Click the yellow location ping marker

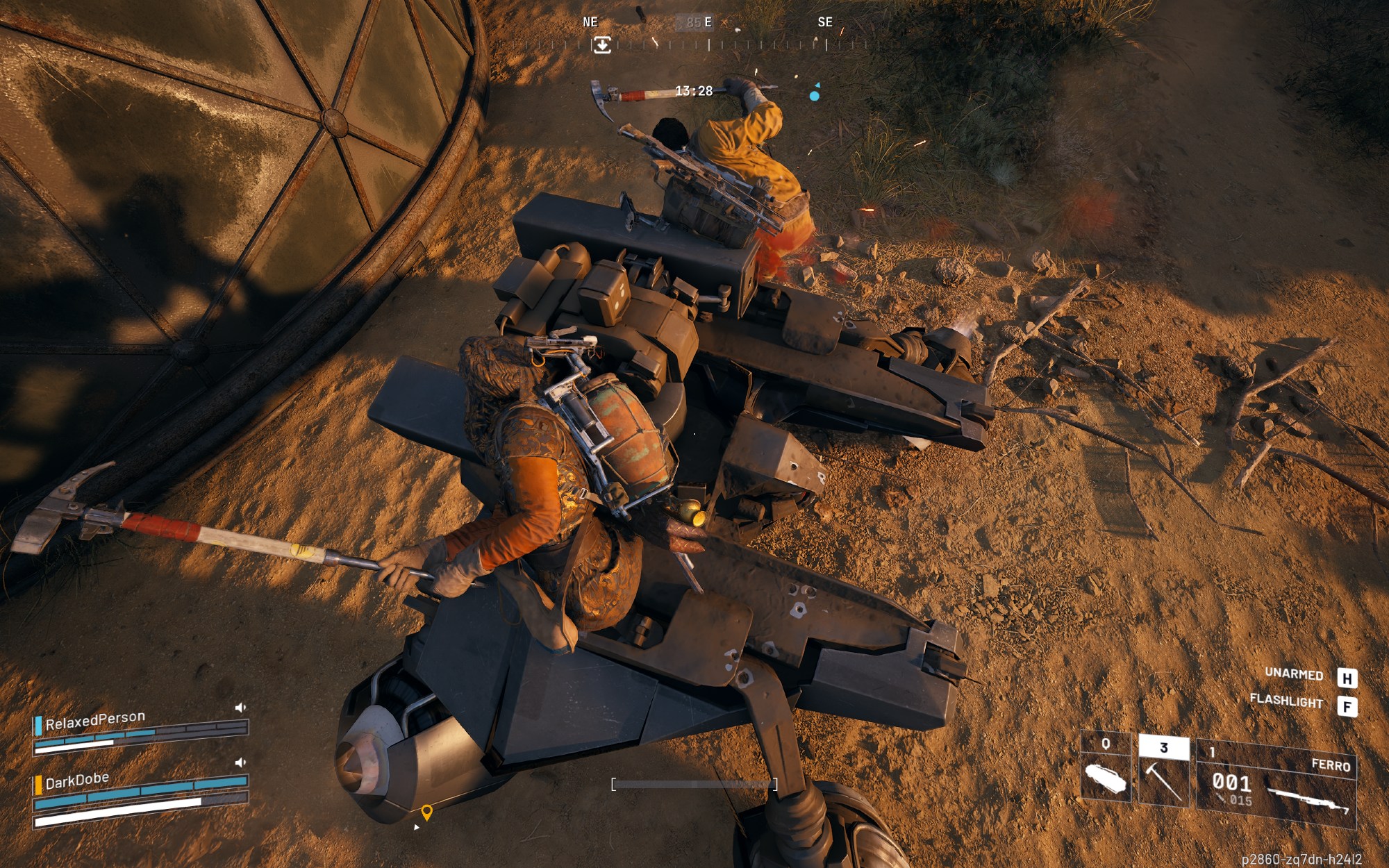tap(426, 812)
